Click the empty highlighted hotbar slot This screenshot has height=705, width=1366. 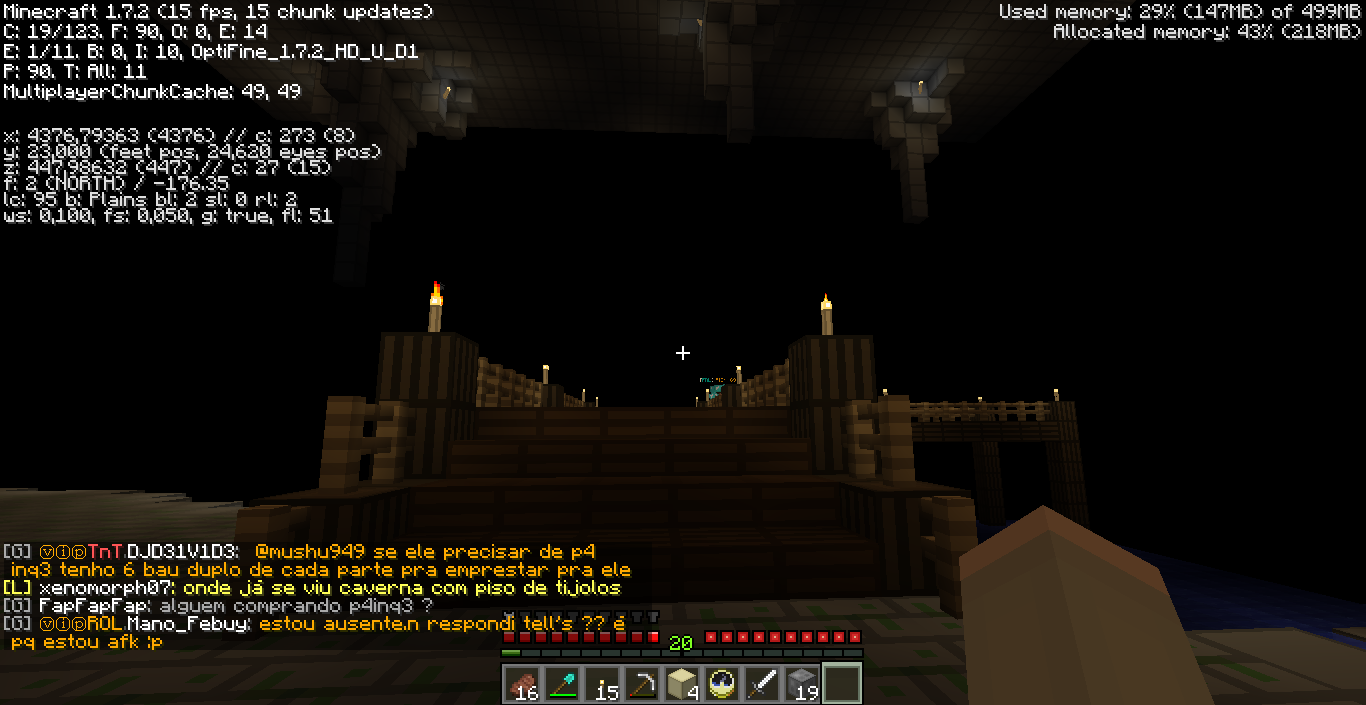point(841,684)
